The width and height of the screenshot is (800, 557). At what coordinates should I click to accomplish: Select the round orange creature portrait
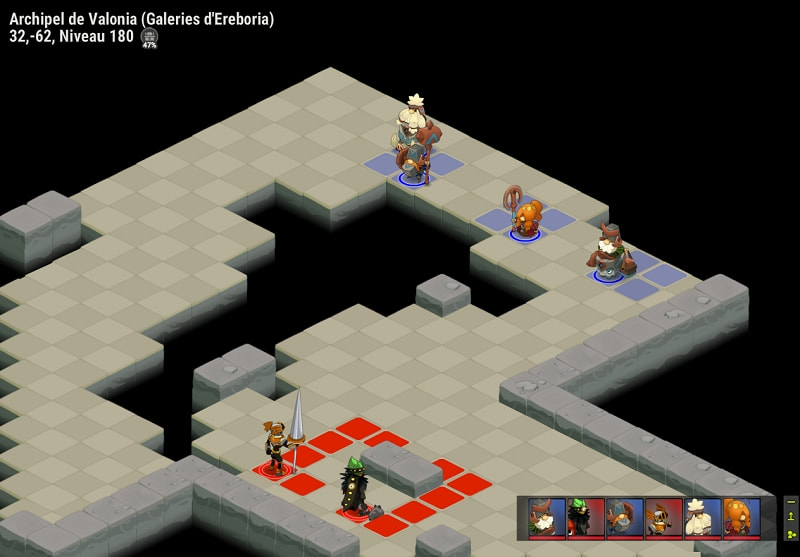point(741,517)
